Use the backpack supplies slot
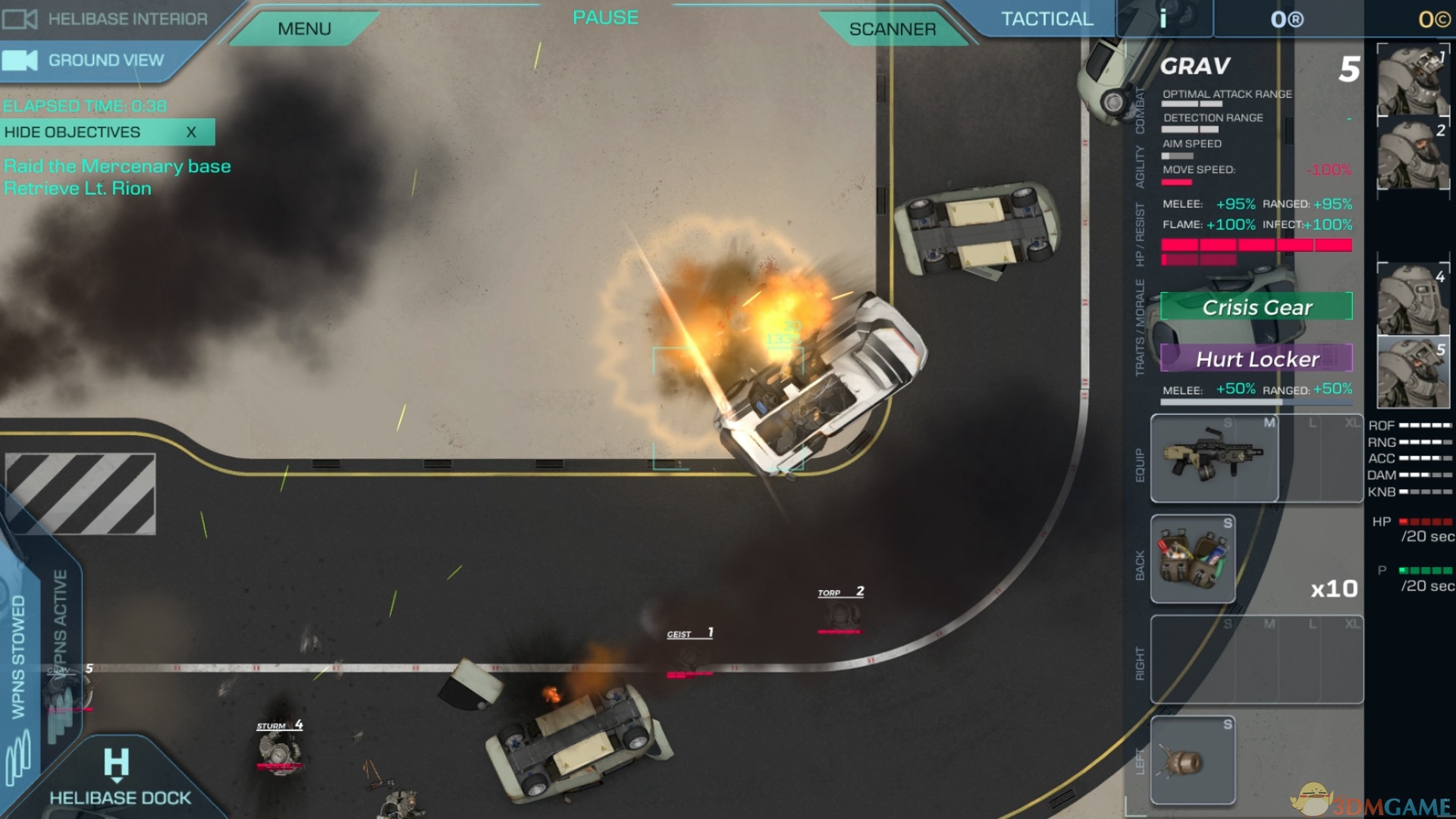1456x819 pixels. pyautogui.click(x=1193, y=559)
